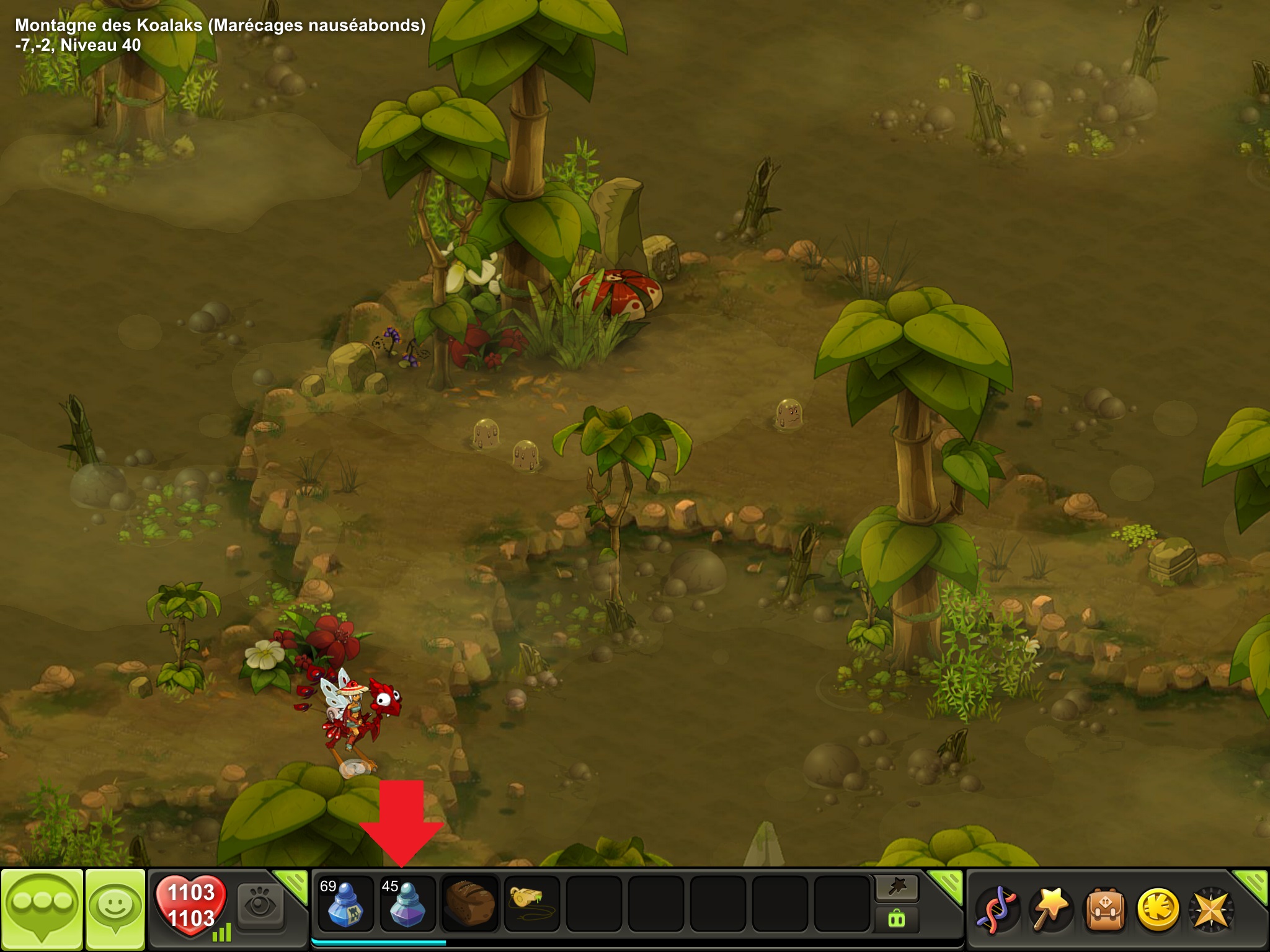Image resolution: width=1270 pixels, height=952 pixels.
Task: Open the compass star map icon
Action: [x=1210, y=909]
